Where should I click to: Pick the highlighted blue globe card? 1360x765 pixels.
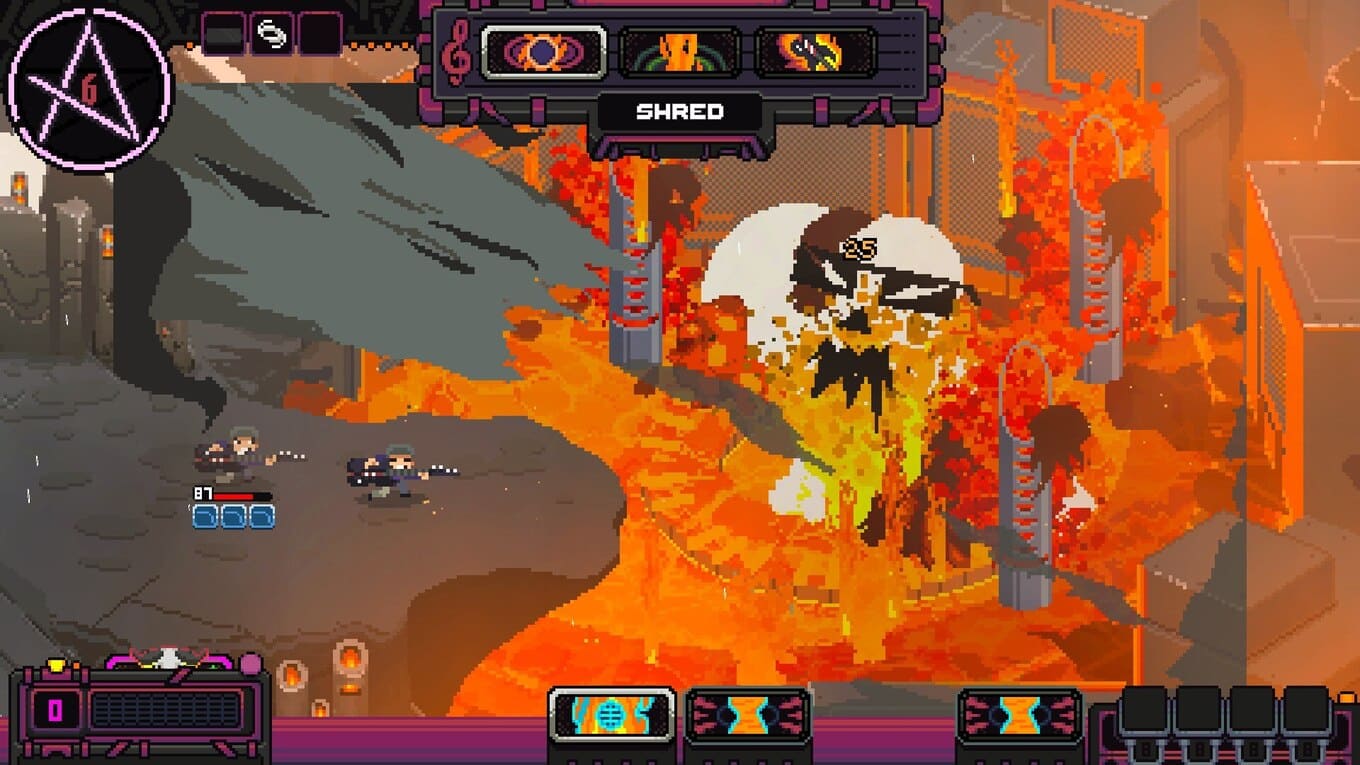611,716
